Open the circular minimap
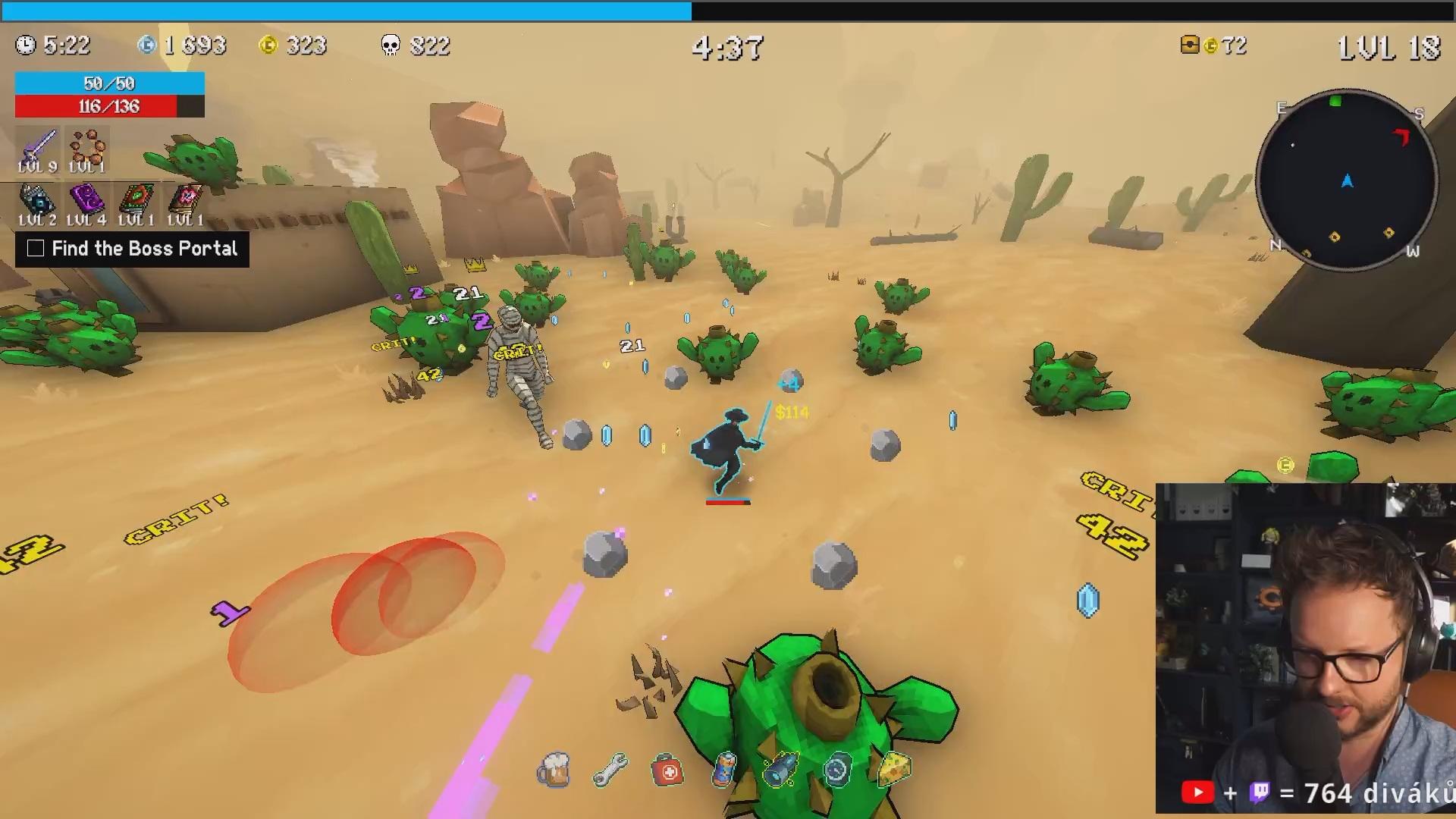Image resolution: width=1456 pixels, height=819 pixels. coord(1347,180)
